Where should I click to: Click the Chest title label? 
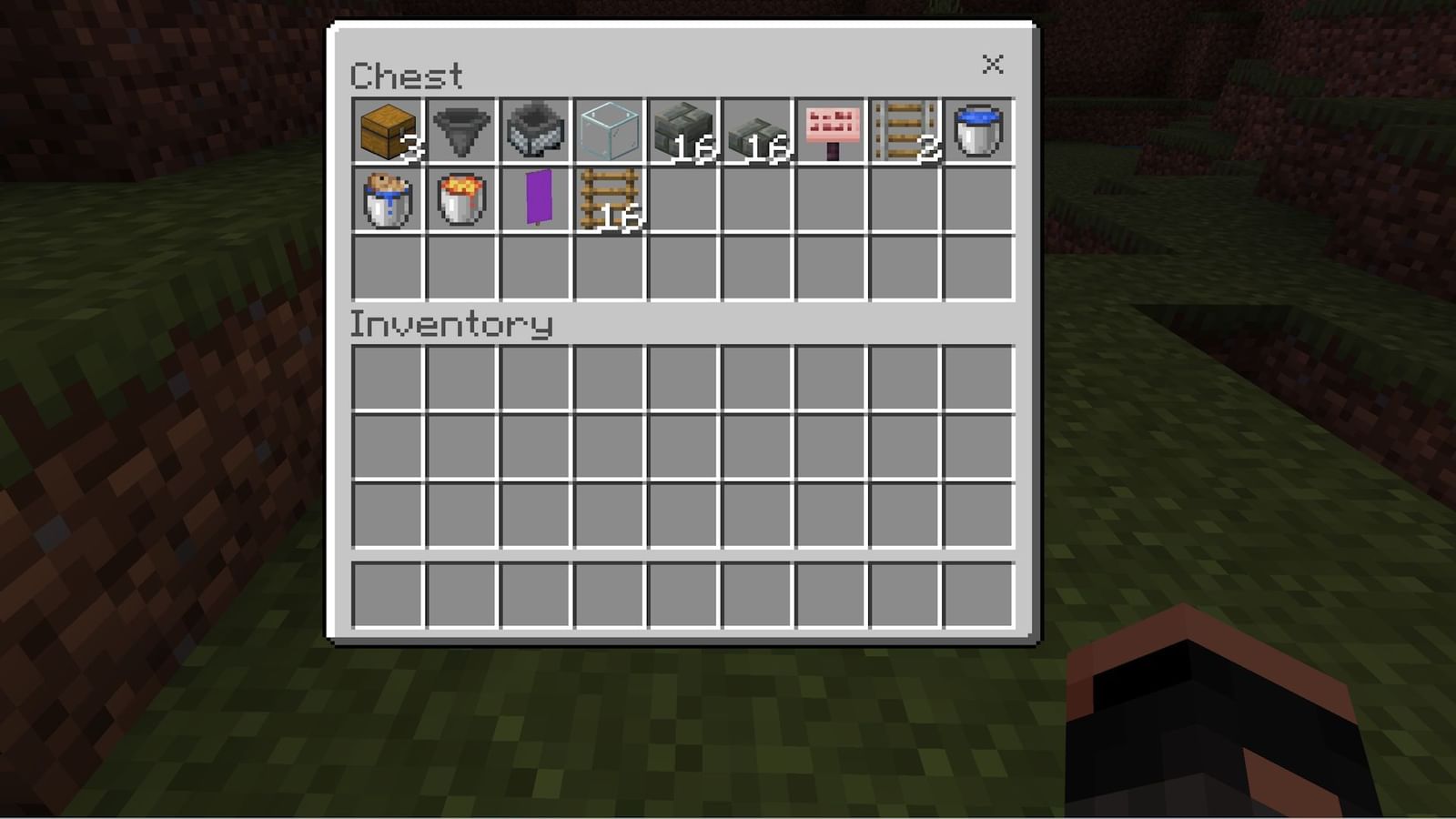(407, 76)
